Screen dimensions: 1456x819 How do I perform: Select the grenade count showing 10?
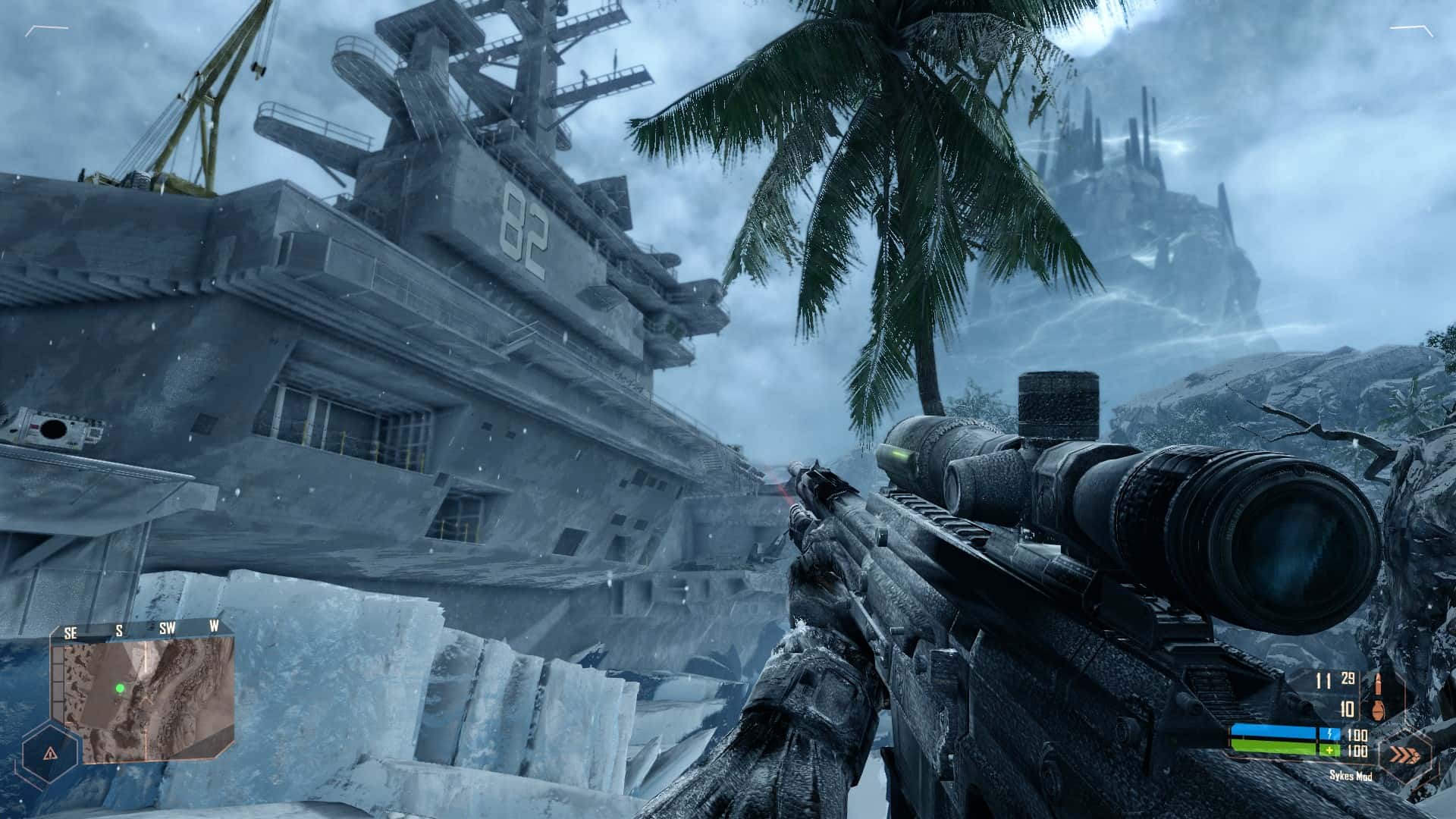1347,710
